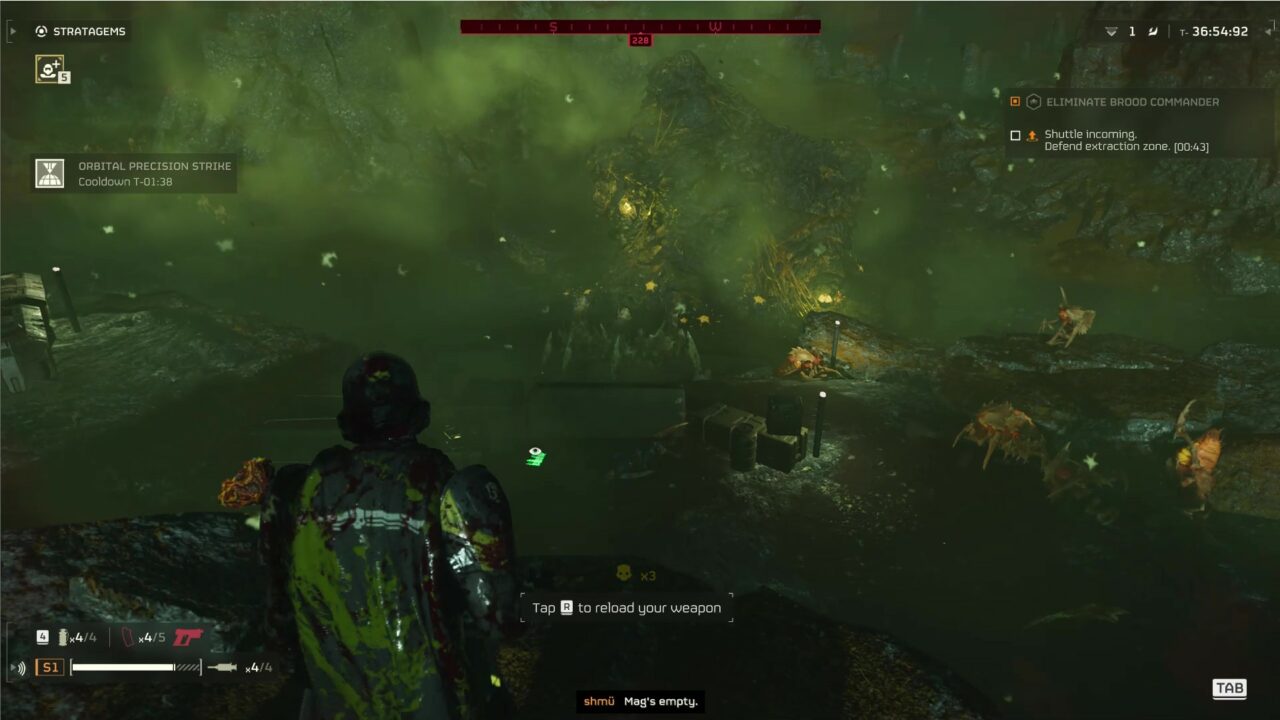Select the stim syringe icon

click(x=223, y=667)
